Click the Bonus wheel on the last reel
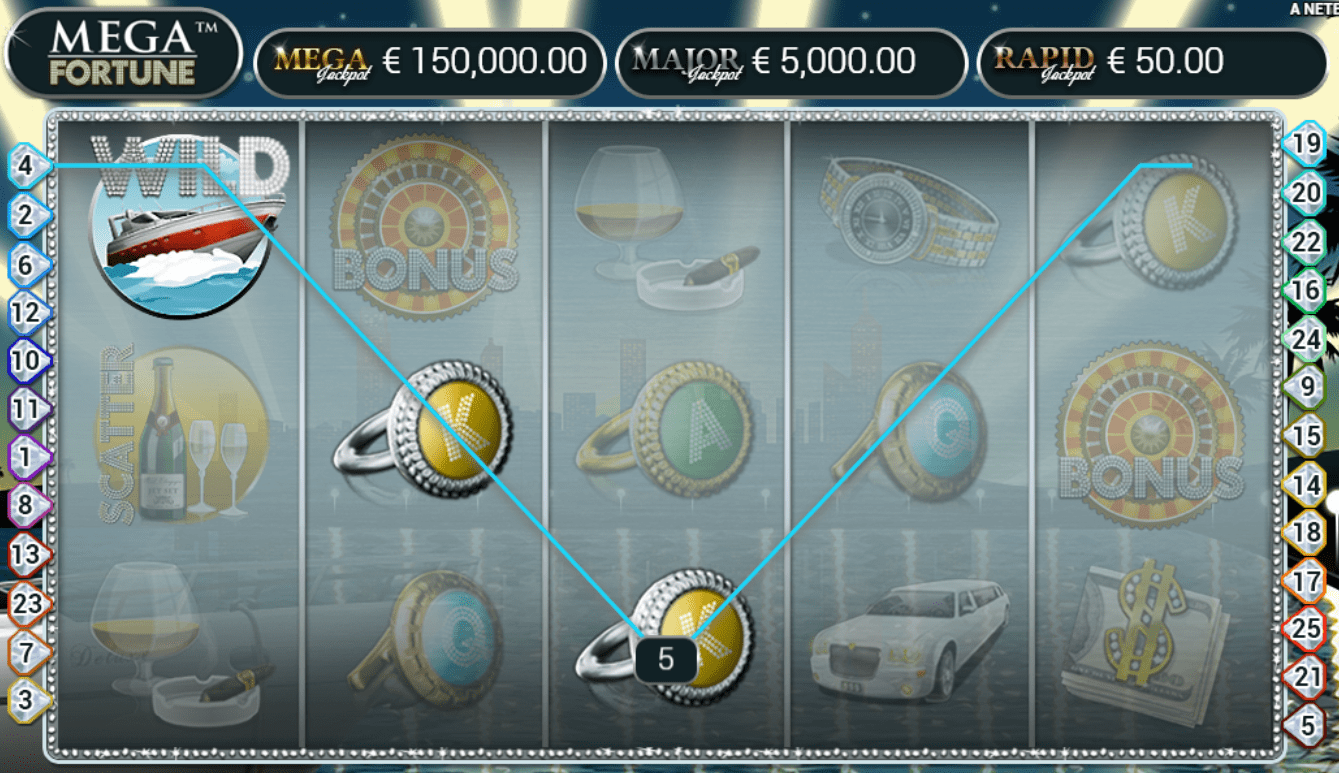 pyautogui.click(x=1150, y=430)
